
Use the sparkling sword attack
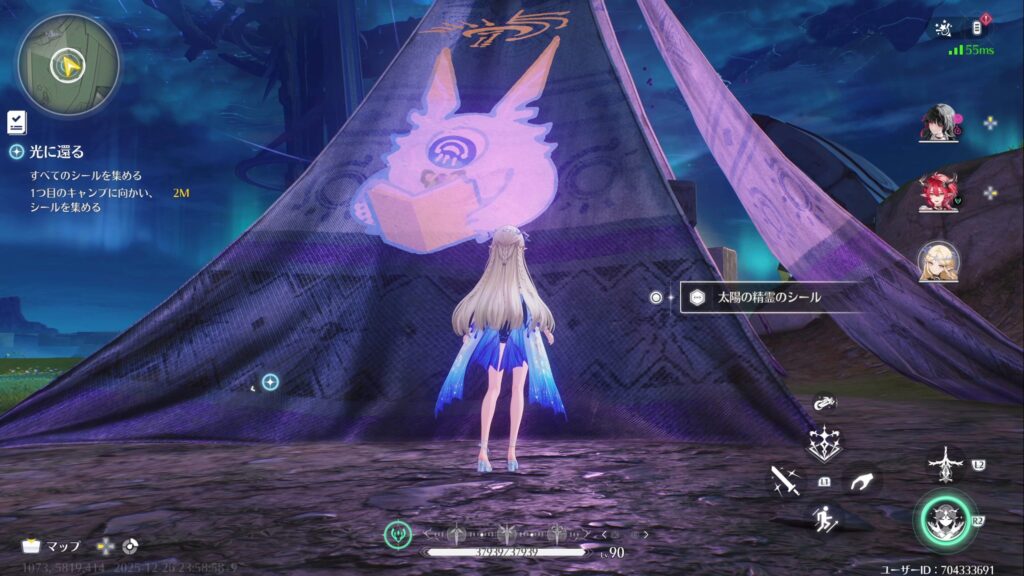784,481
